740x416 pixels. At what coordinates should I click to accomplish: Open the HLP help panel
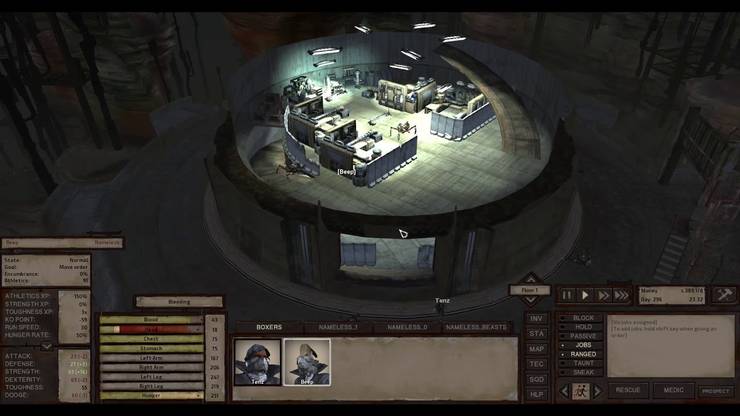point(537,393)
